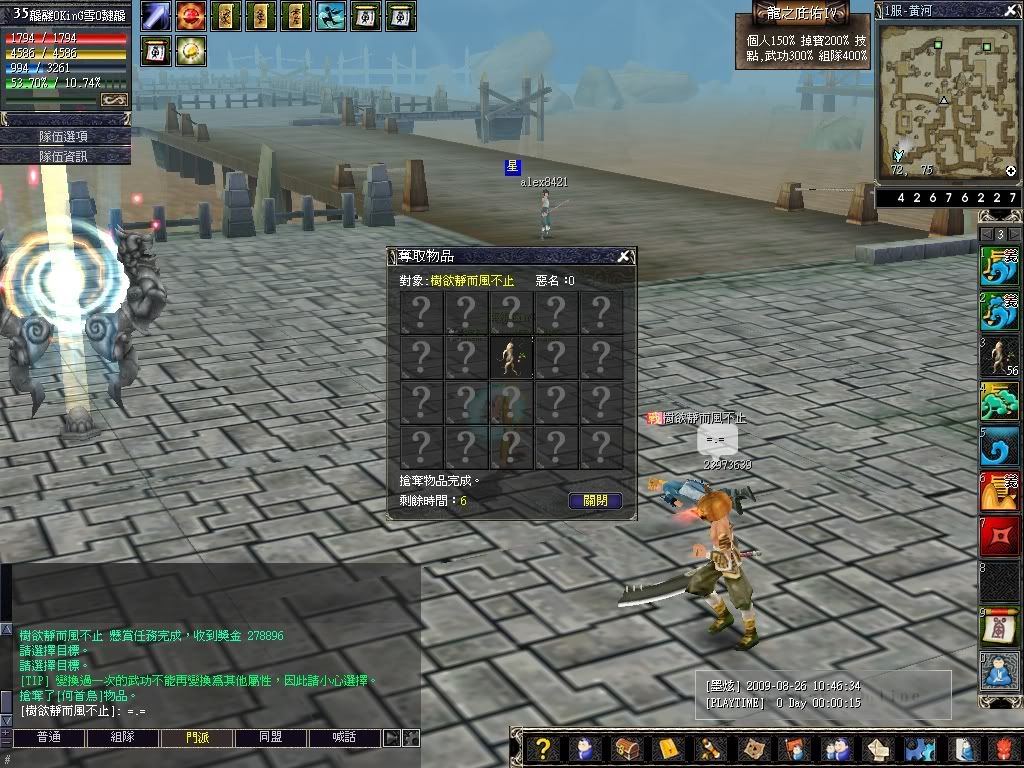Select the 門派 chat tab
Image resolution: width=1024 pixels, height=768 pixels.
[197, 738]
